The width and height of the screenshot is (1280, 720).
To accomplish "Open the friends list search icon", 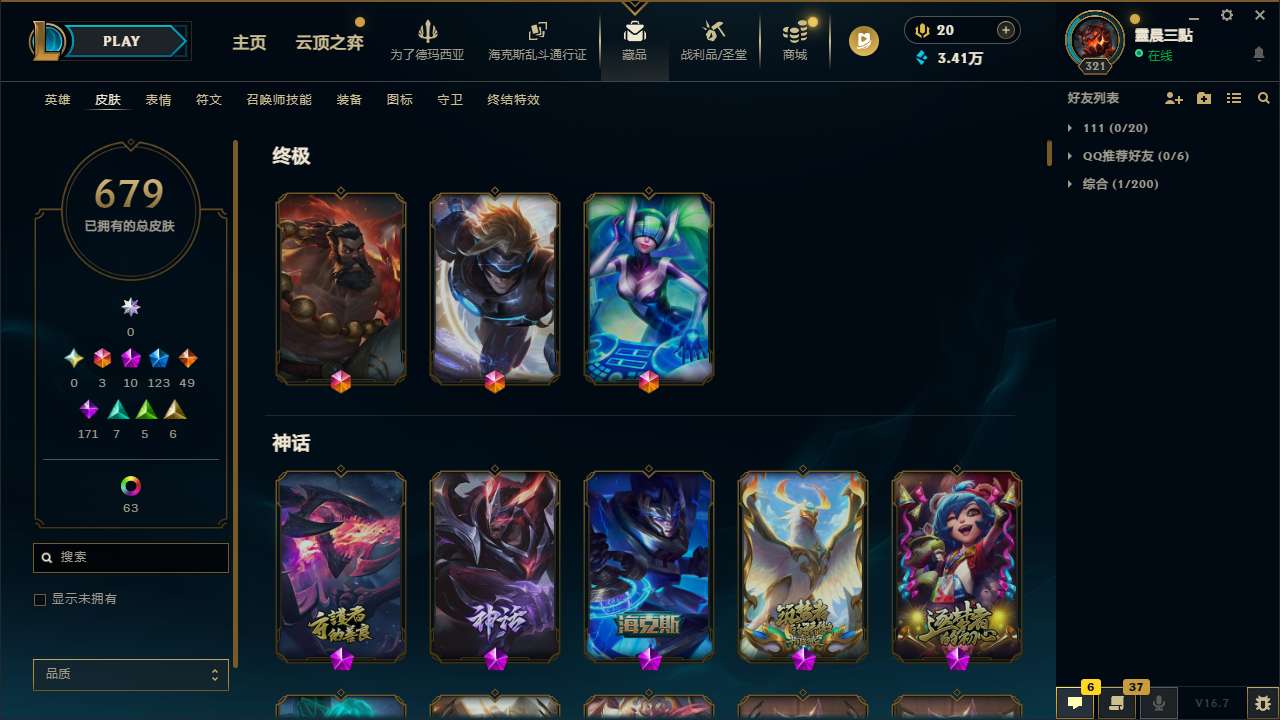I will pyautogui.click(x=1264, y=99).
